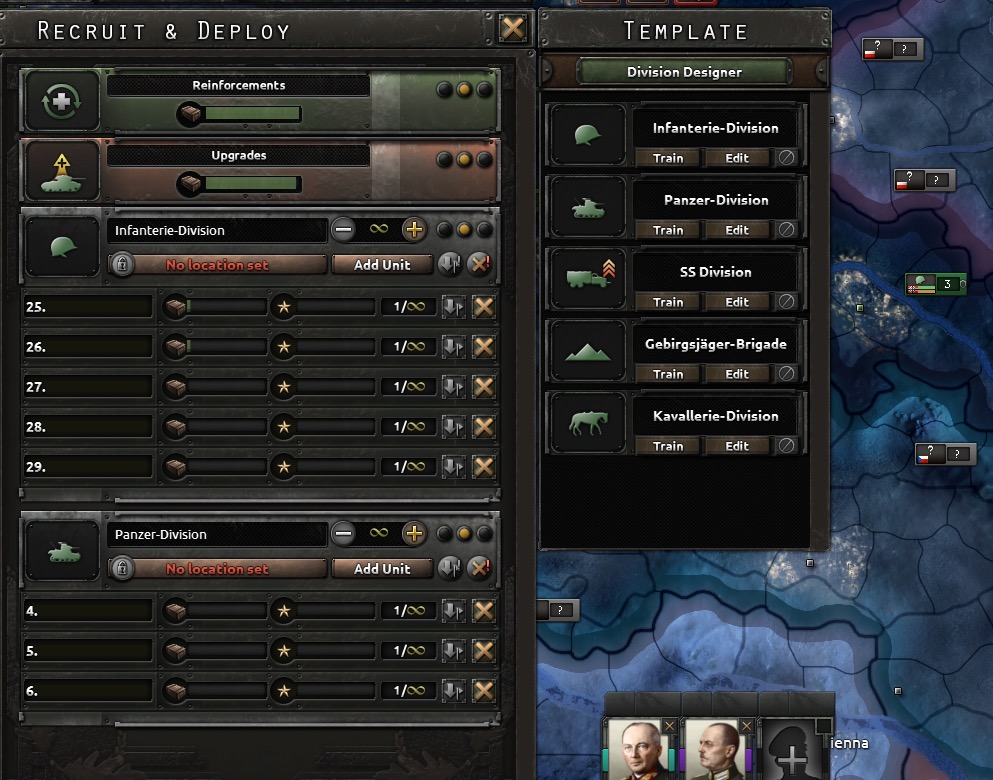Screen dimensions: 993x780
Task: Edit the Infanterie-Division template
Action: (x=737, y=158)
